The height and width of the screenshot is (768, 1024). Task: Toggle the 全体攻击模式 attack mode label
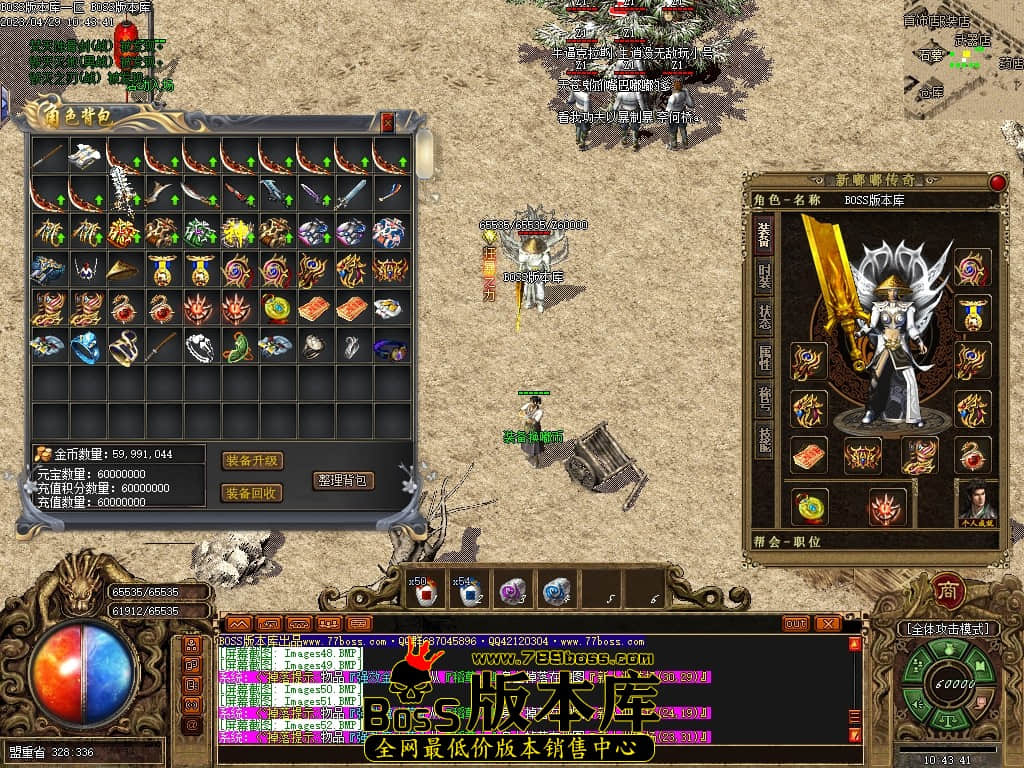[x=948, y=629]
